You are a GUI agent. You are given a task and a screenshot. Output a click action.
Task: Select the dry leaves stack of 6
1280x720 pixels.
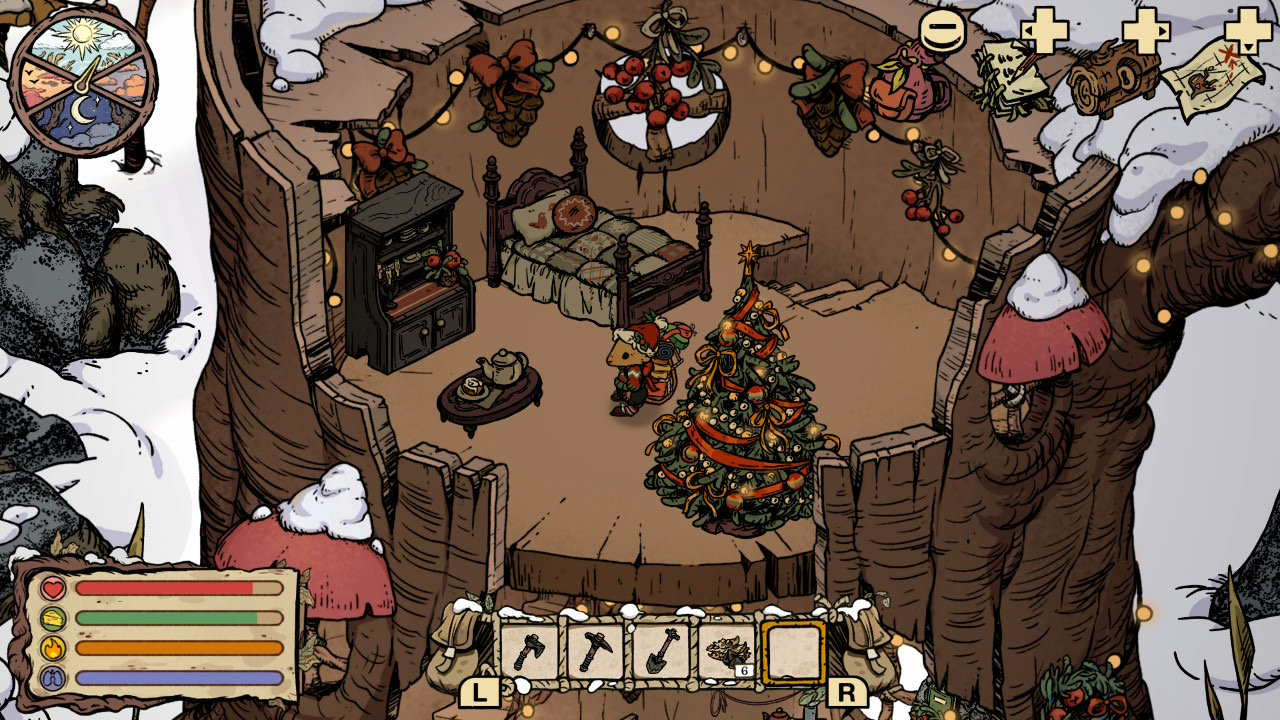tap(726, 653)
